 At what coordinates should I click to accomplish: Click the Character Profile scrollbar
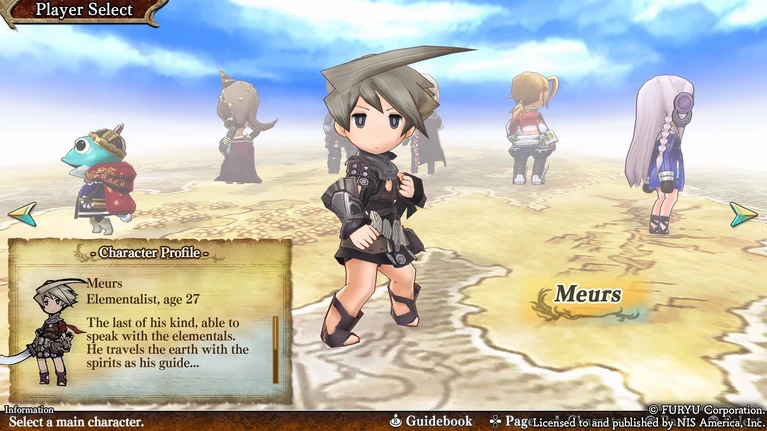pyautogui.click(x=276, y=349)
